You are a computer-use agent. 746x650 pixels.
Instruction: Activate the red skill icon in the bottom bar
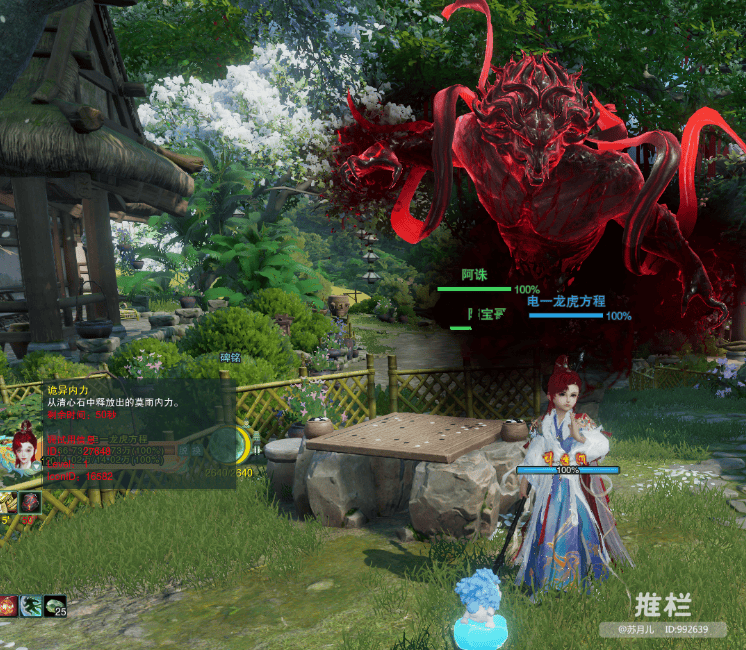coord(8,605)
